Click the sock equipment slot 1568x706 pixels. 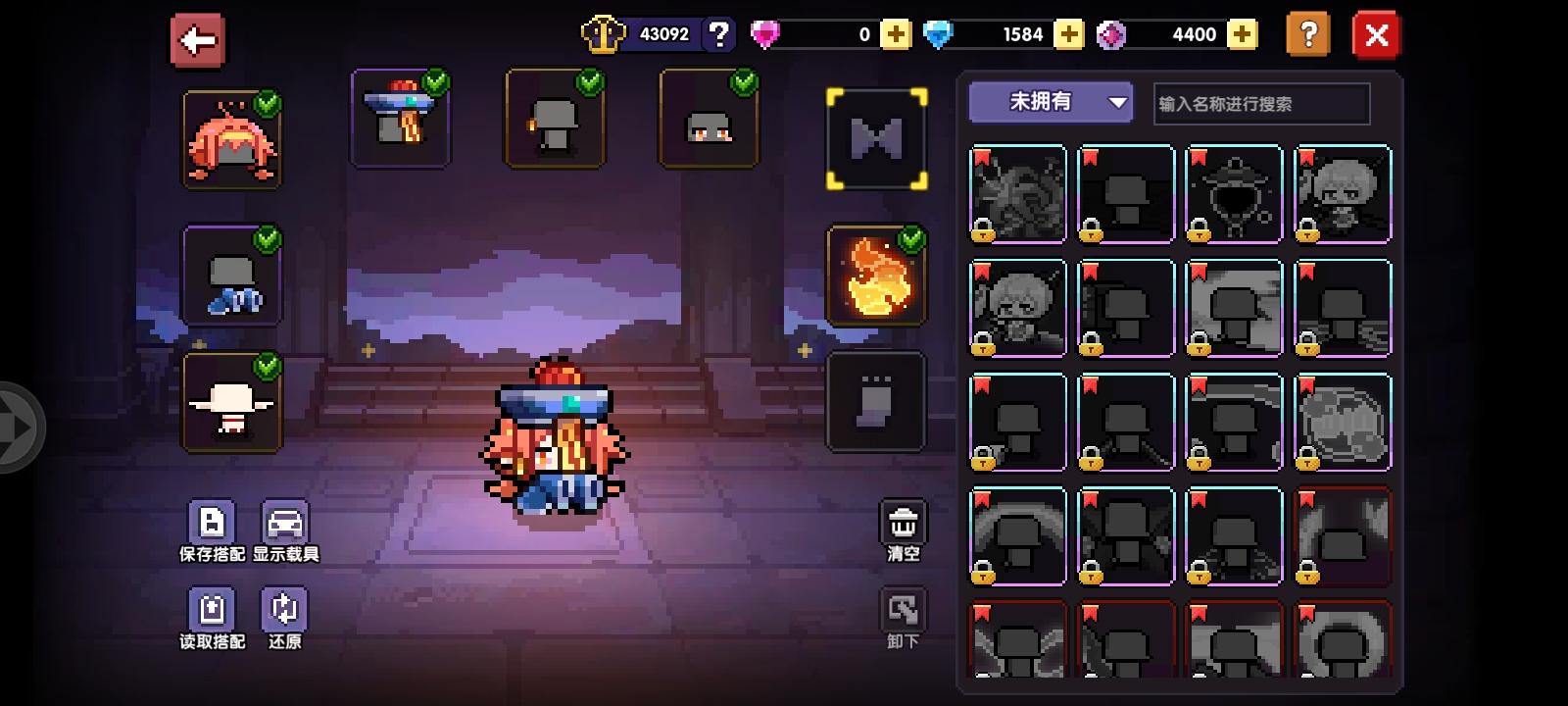tap(875, 400)
